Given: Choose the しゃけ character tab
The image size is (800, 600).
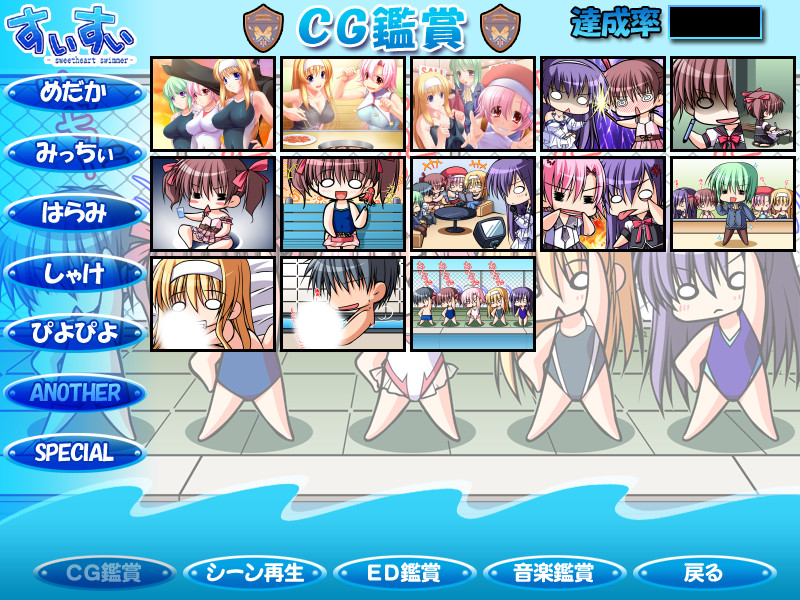Looking at the screenshot, I should (x=75, y=272).
